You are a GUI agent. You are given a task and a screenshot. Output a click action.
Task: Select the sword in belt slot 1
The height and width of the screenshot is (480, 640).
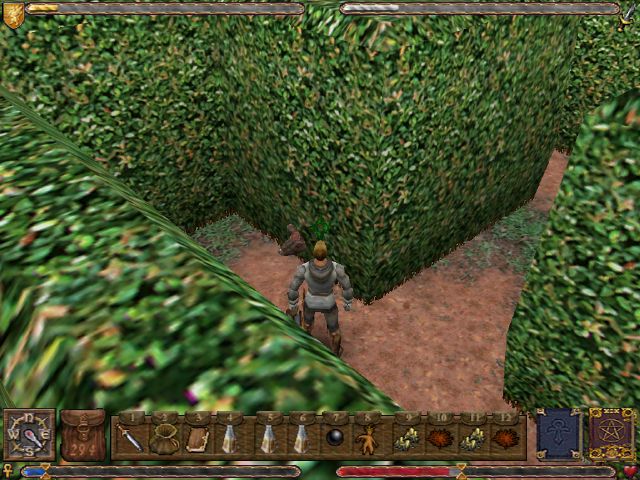(x=130, y=437)
